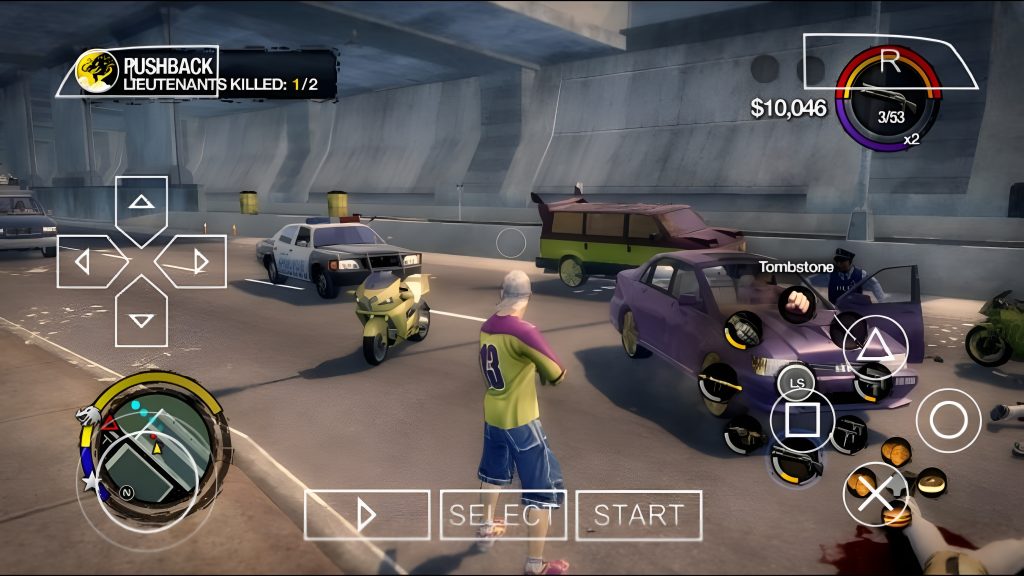The height and width of the screenshot is (576, 1024).
Task: Tap the cross touch button
Action: click(x=875, y=493)
